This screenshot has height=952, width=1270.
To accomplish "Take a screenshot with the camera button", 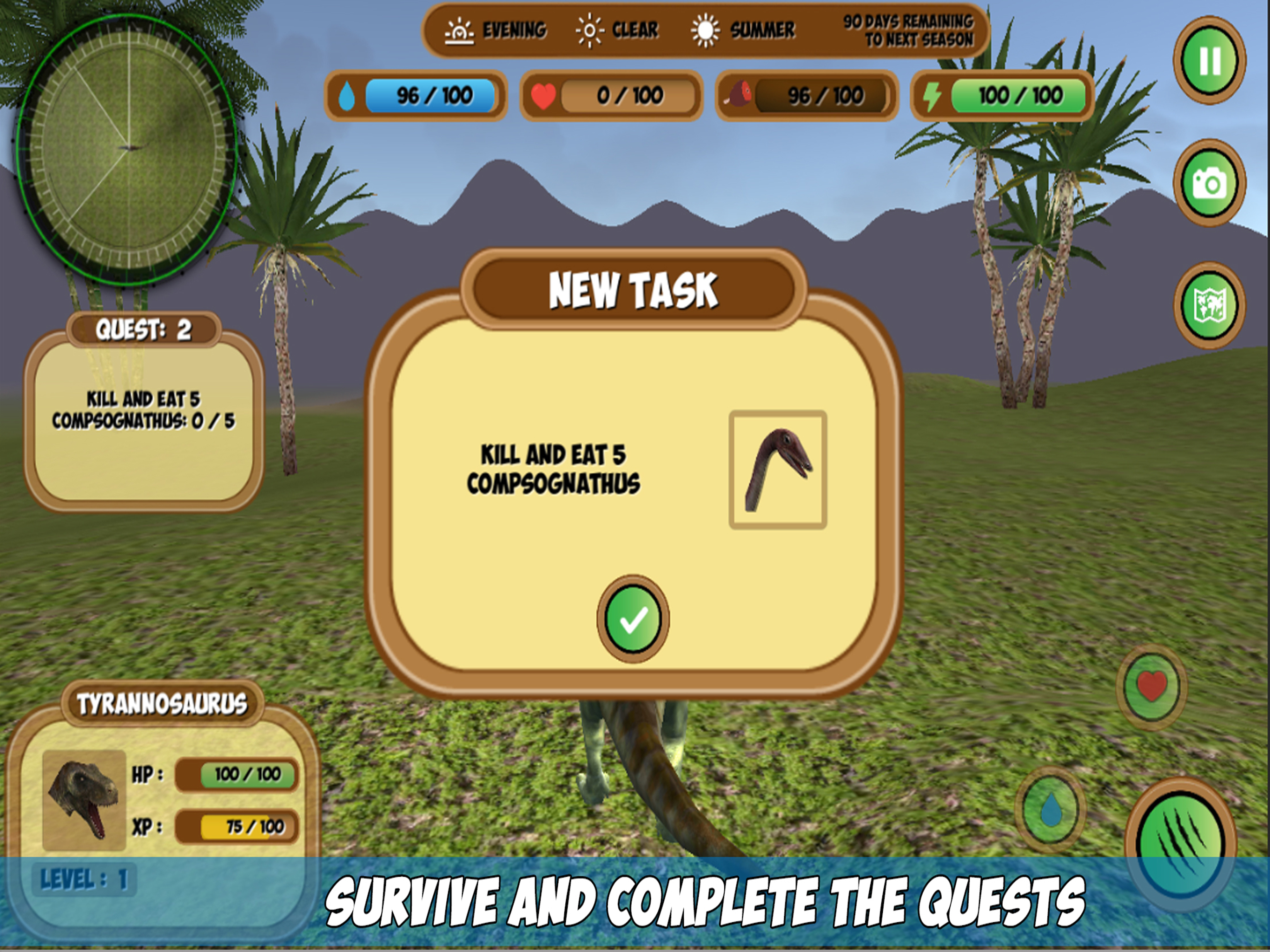I will pos(1210,183).
